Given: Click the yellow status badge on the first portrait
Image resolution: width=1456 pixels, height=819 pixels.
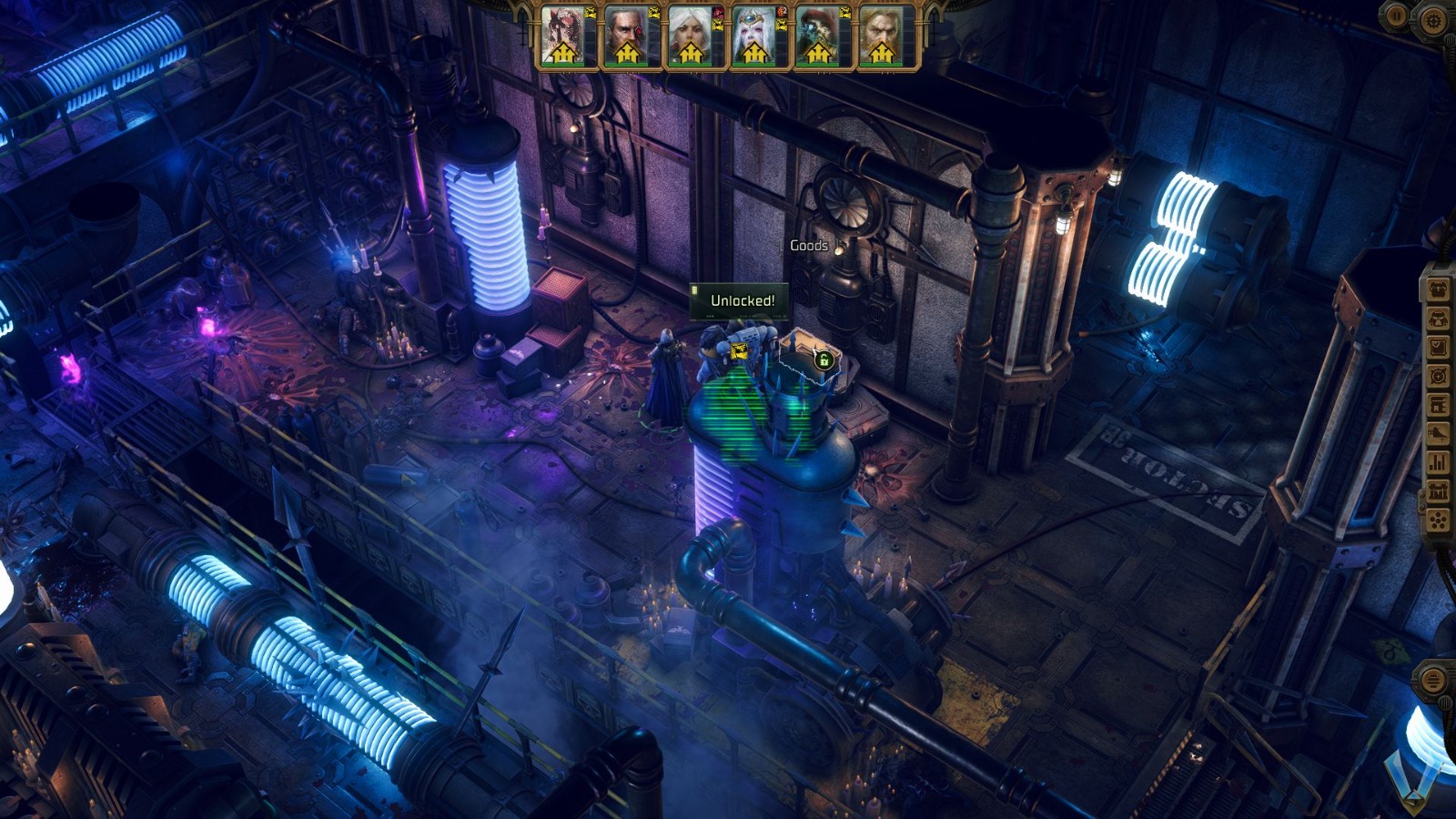Looking at the screenshot, I should point(589,12).
